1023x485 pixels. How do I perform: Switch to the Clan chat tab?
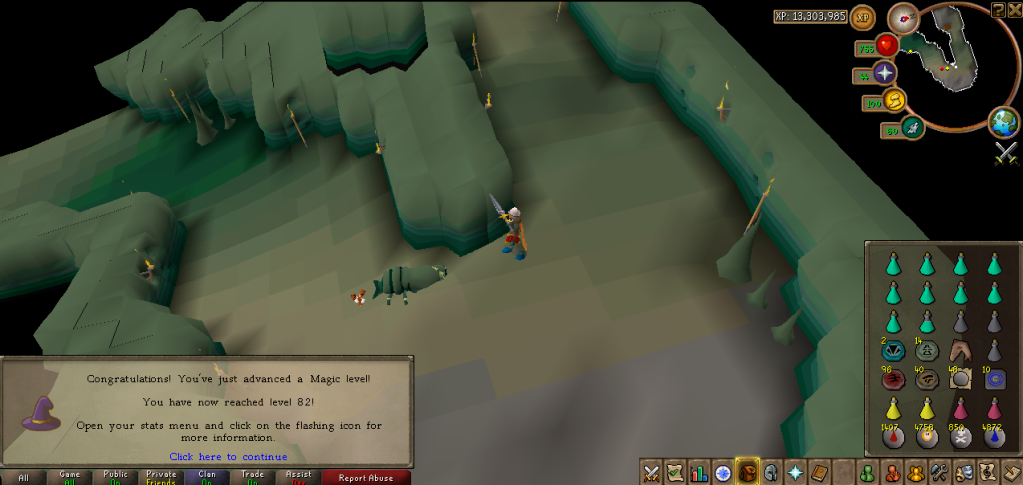(206, 478)
